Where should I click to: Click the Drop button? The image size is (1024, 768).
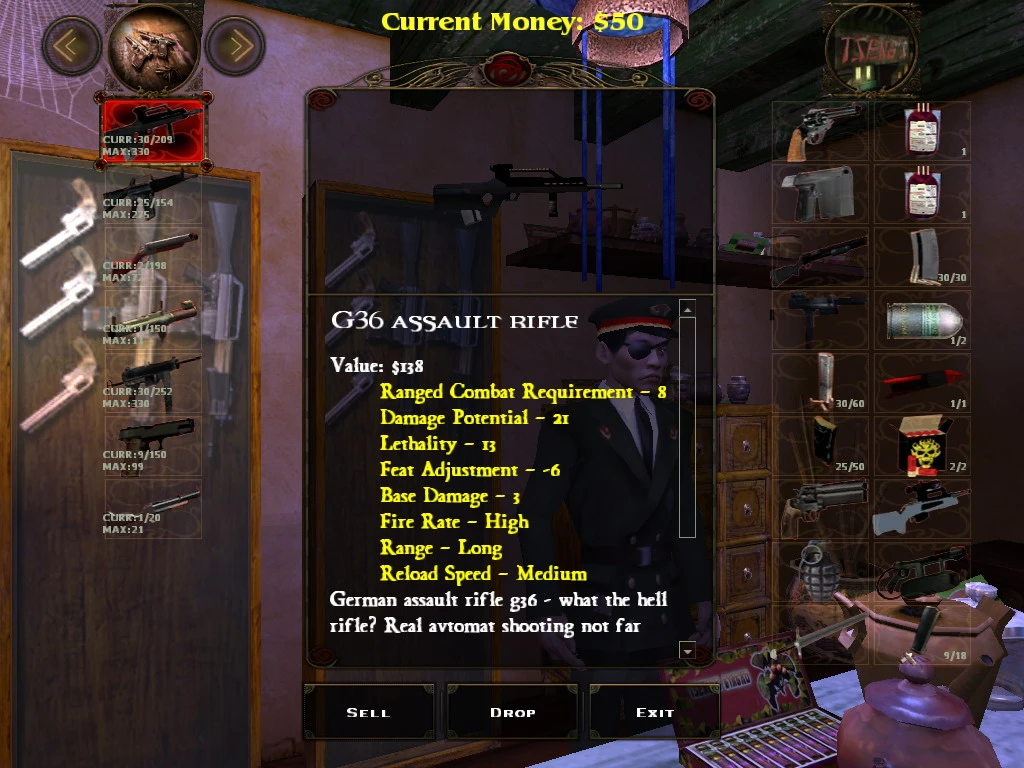513,712
